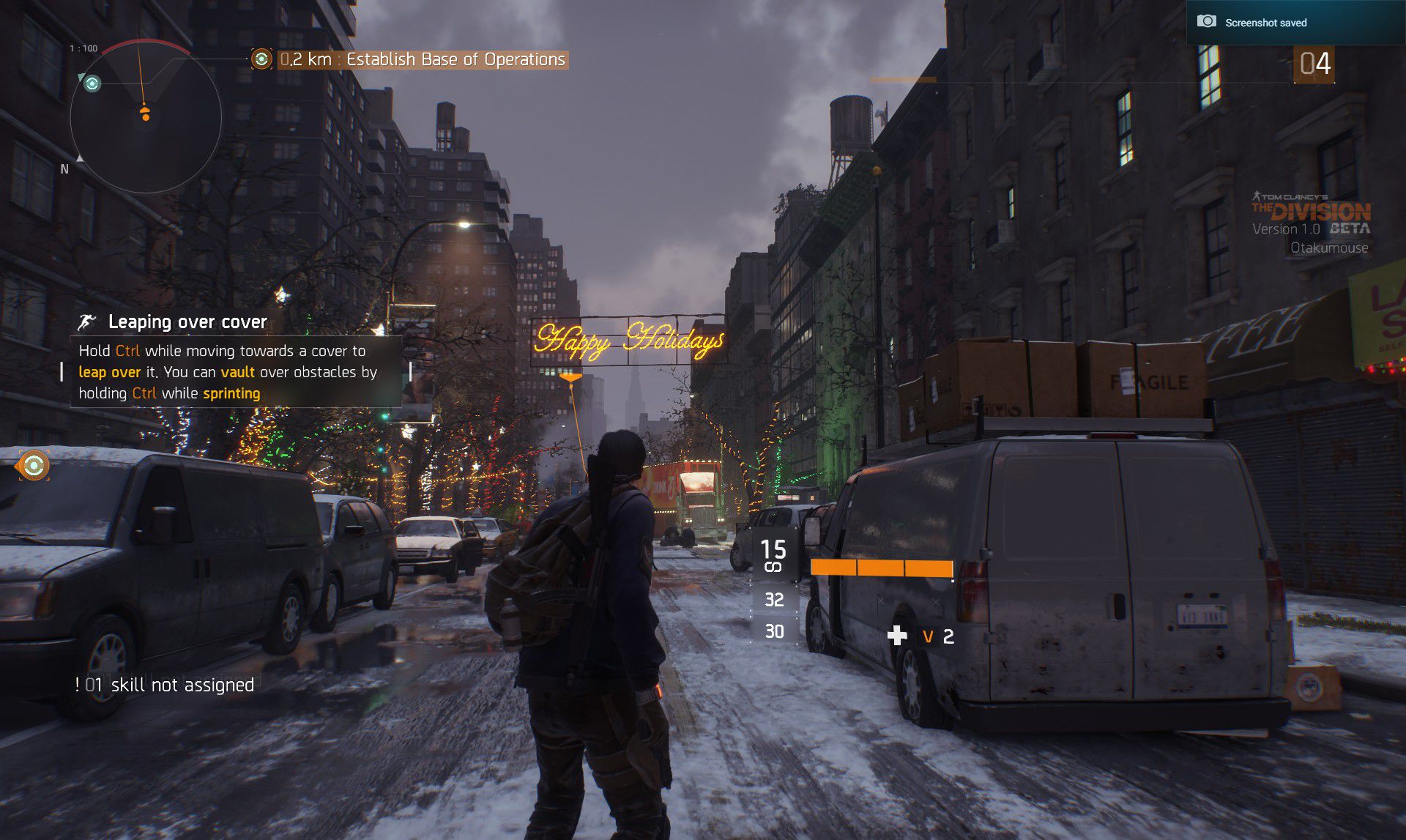
Task: Use the medkit cross icon
Action: click(897, 636)
